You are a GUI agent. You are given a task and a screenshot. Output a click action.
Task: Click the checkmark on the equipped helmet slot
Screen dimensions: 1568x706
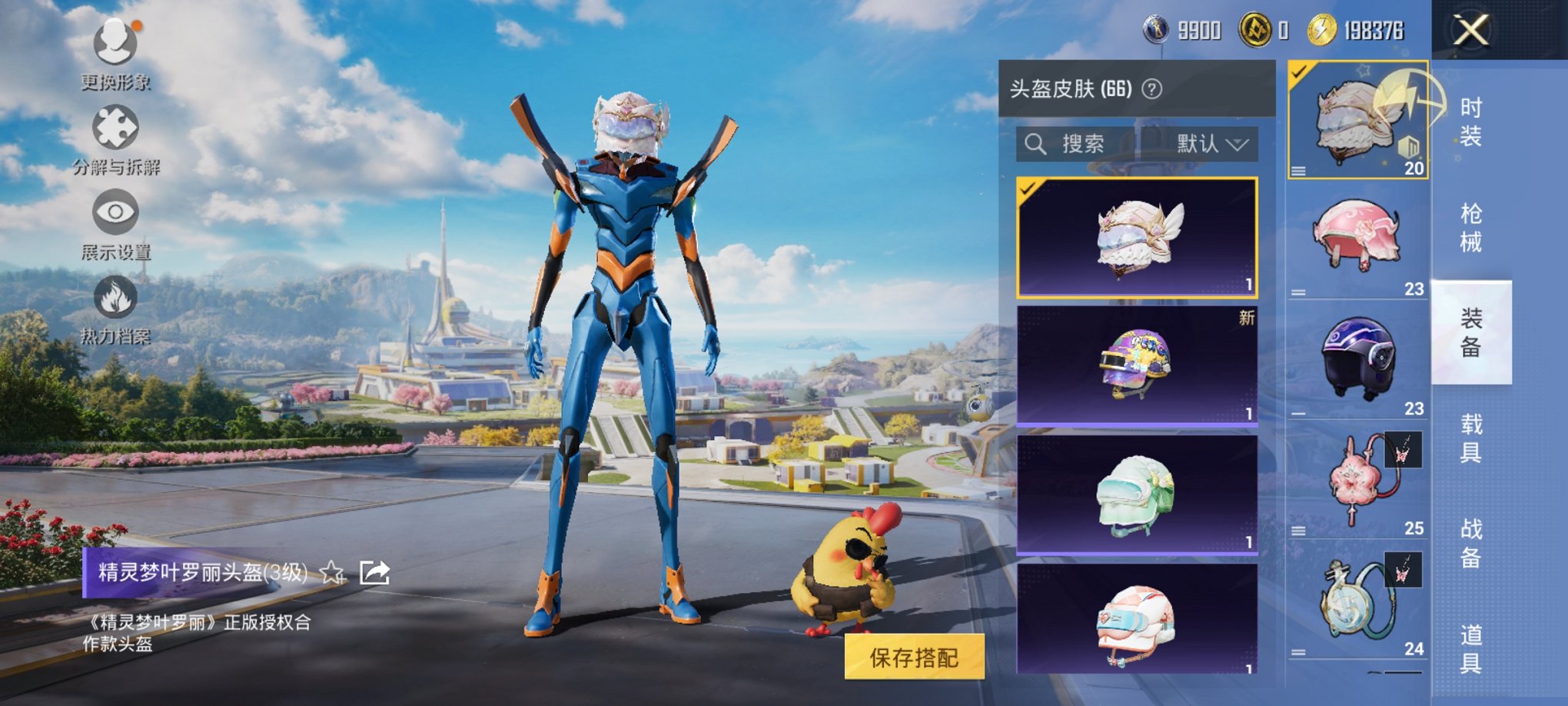point(1298,71)
